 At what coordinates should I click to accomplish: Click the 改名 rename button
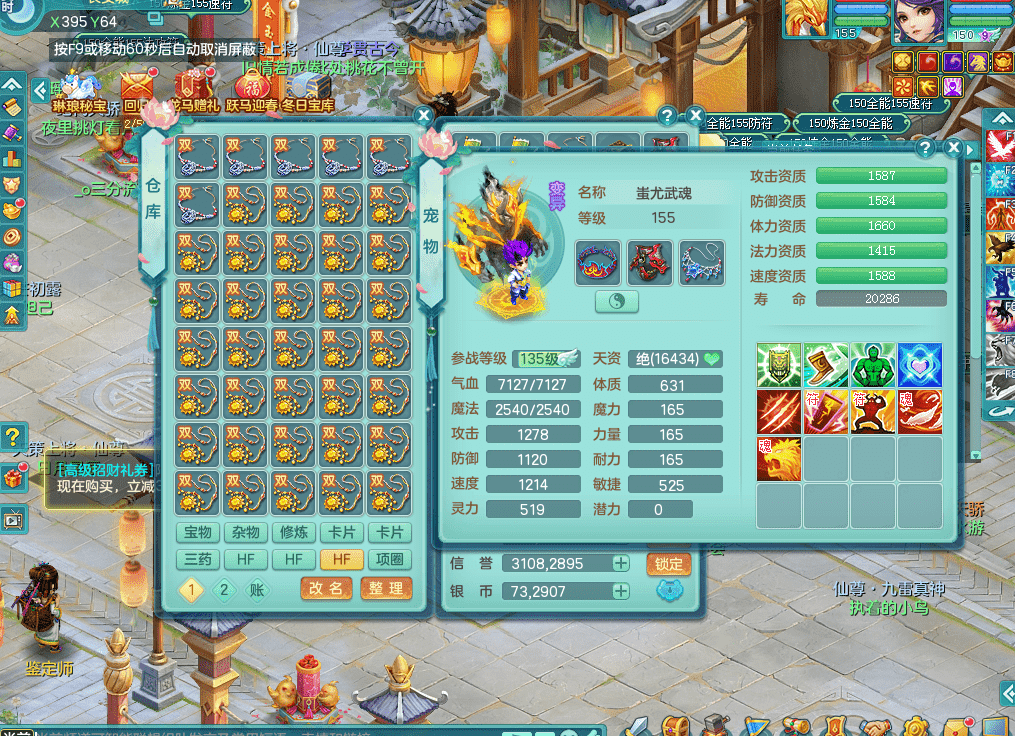click(326, 589)
